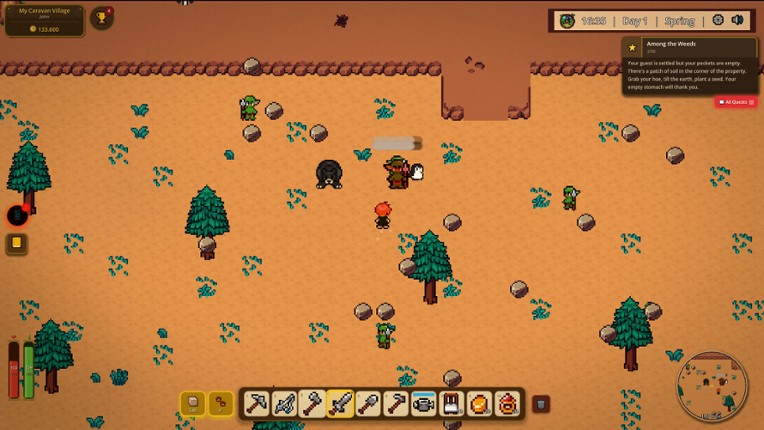Pick the watering can slot
This screenshot has height=430, width=764.
[x=424, y=404]
